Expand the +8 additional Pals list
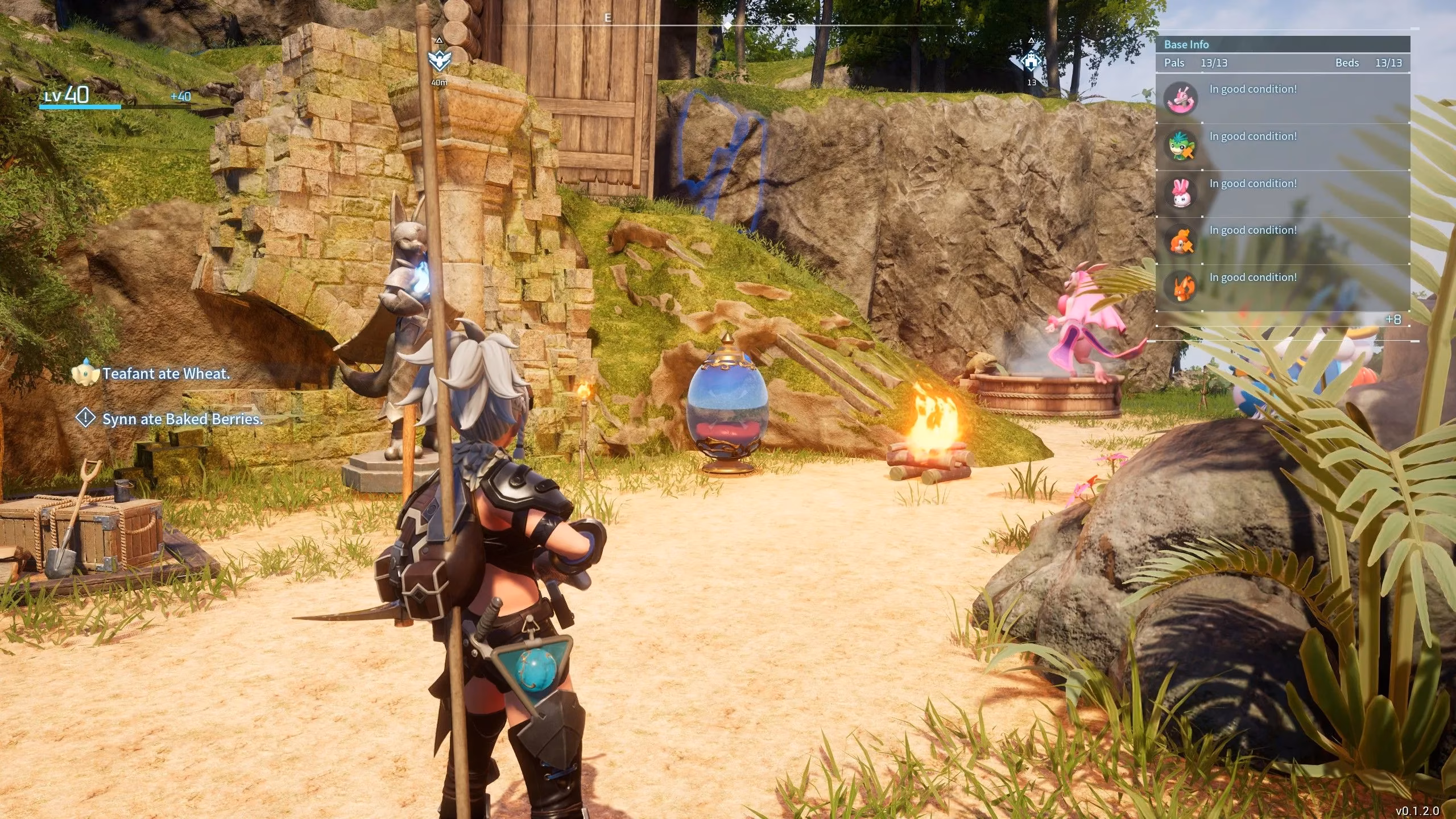The width and height of the screenshot is (1456, 819). coord(1392,320)
